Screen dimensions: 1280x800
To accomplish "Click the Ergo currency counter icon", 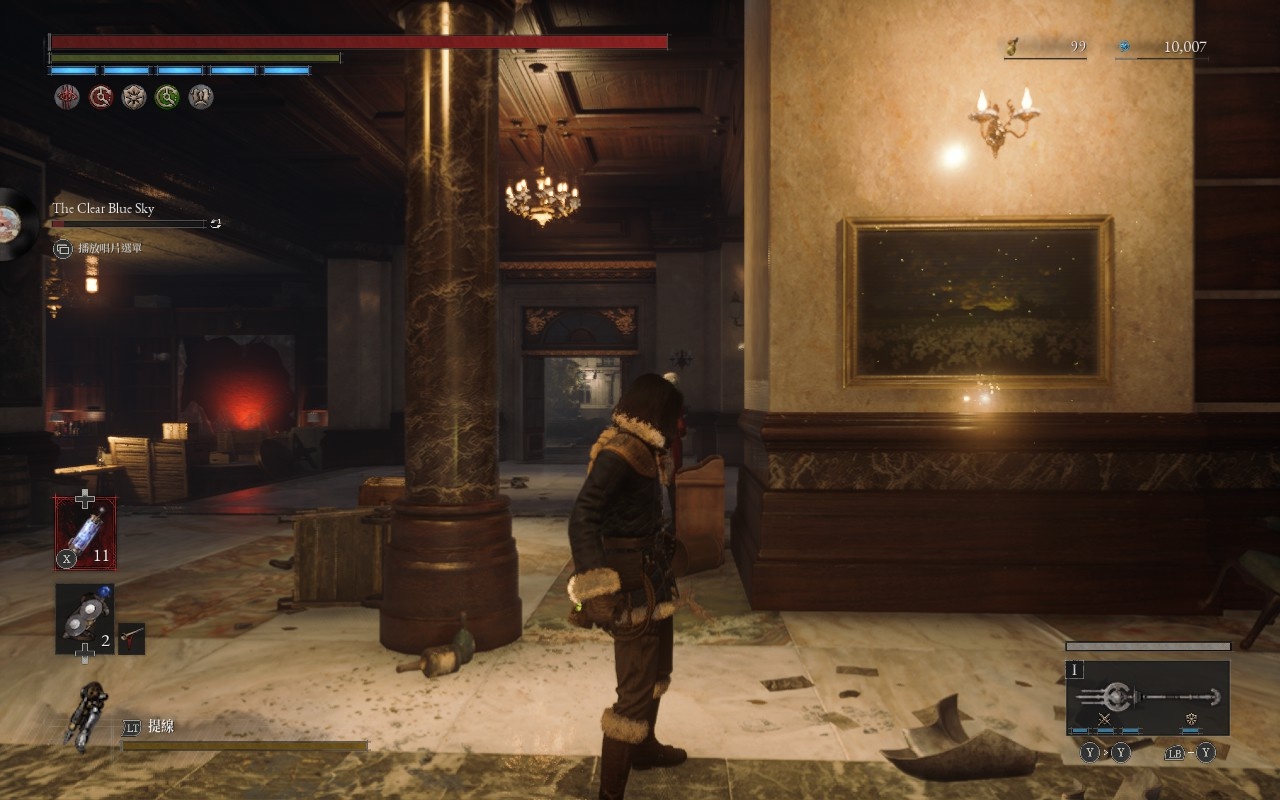I will pyautogui.click(x=1123, y=46).
